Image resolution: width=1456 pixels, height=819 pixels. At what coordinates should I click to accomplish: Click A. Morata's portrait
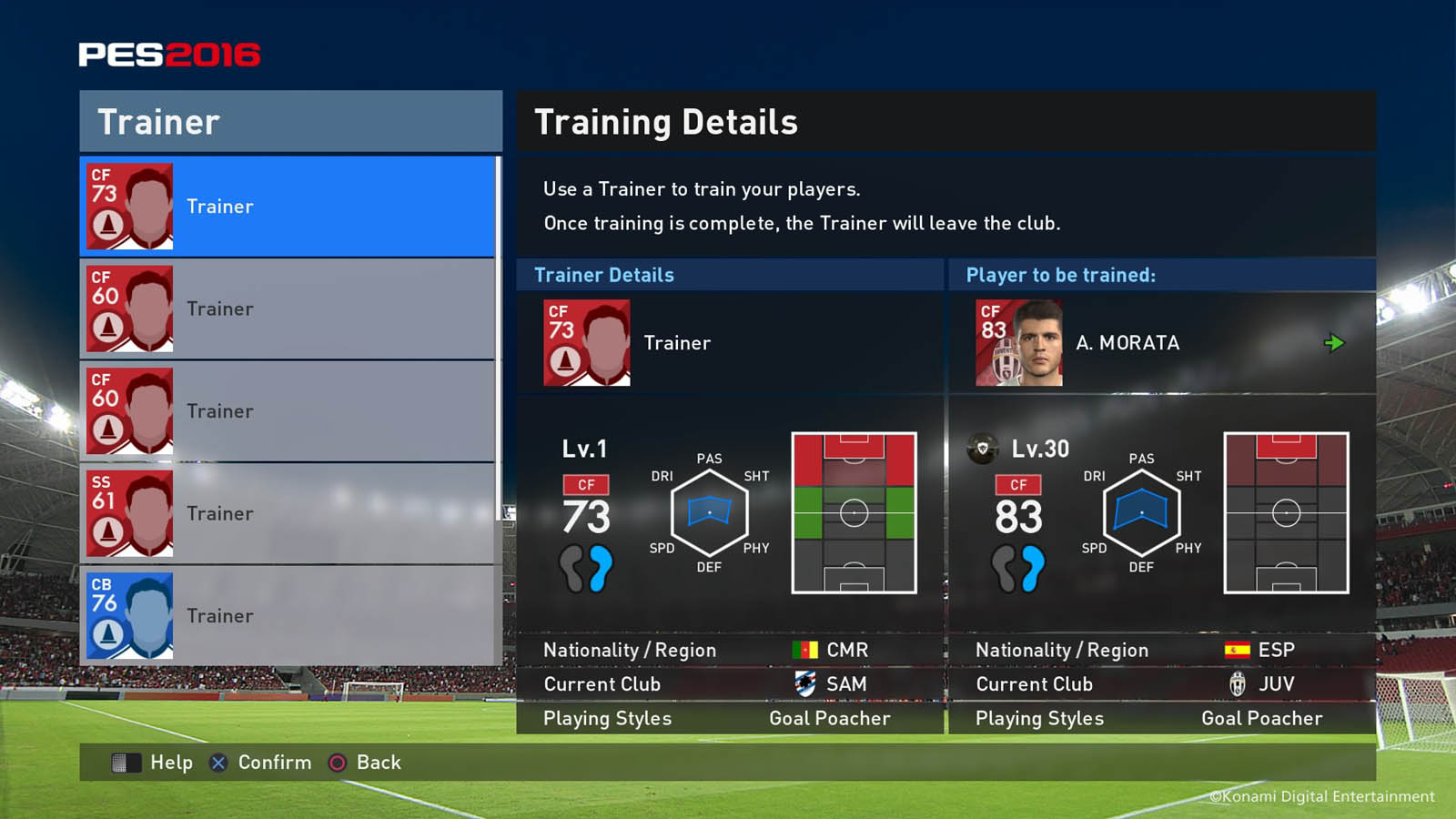point(1017,342)
